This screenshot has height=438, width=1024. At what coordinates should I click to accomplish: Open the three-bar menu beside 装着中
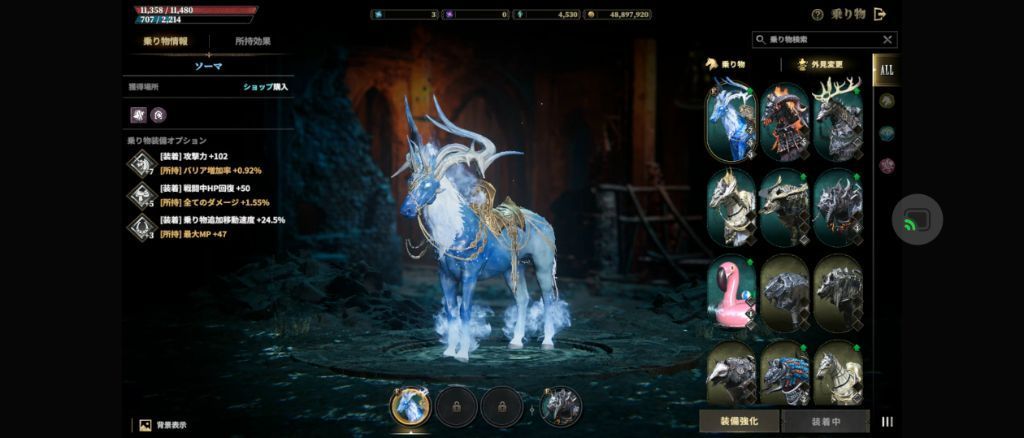(x=887, y=422)
